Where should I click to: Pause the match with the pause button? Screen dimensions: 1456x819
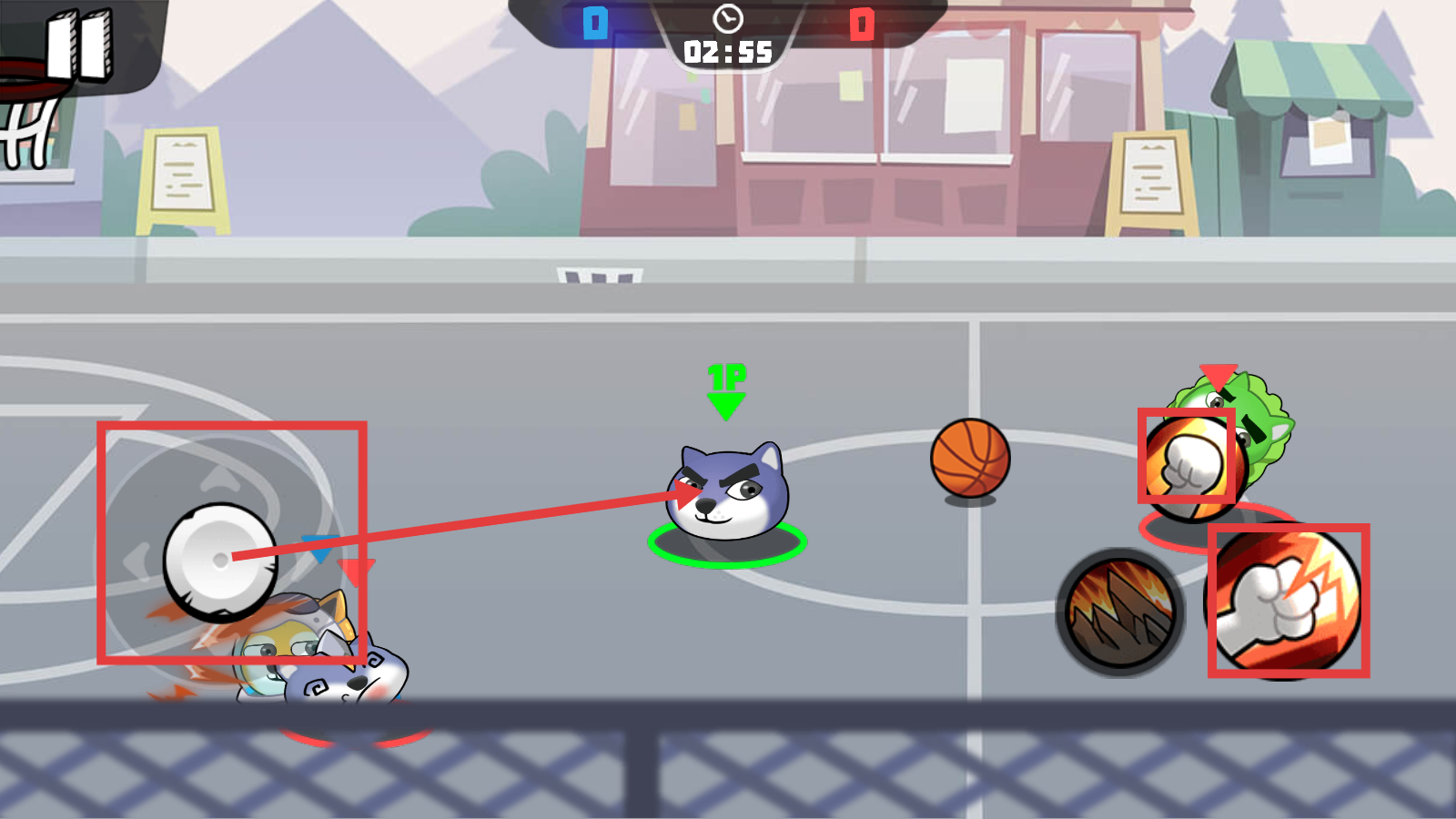point(80,45)
